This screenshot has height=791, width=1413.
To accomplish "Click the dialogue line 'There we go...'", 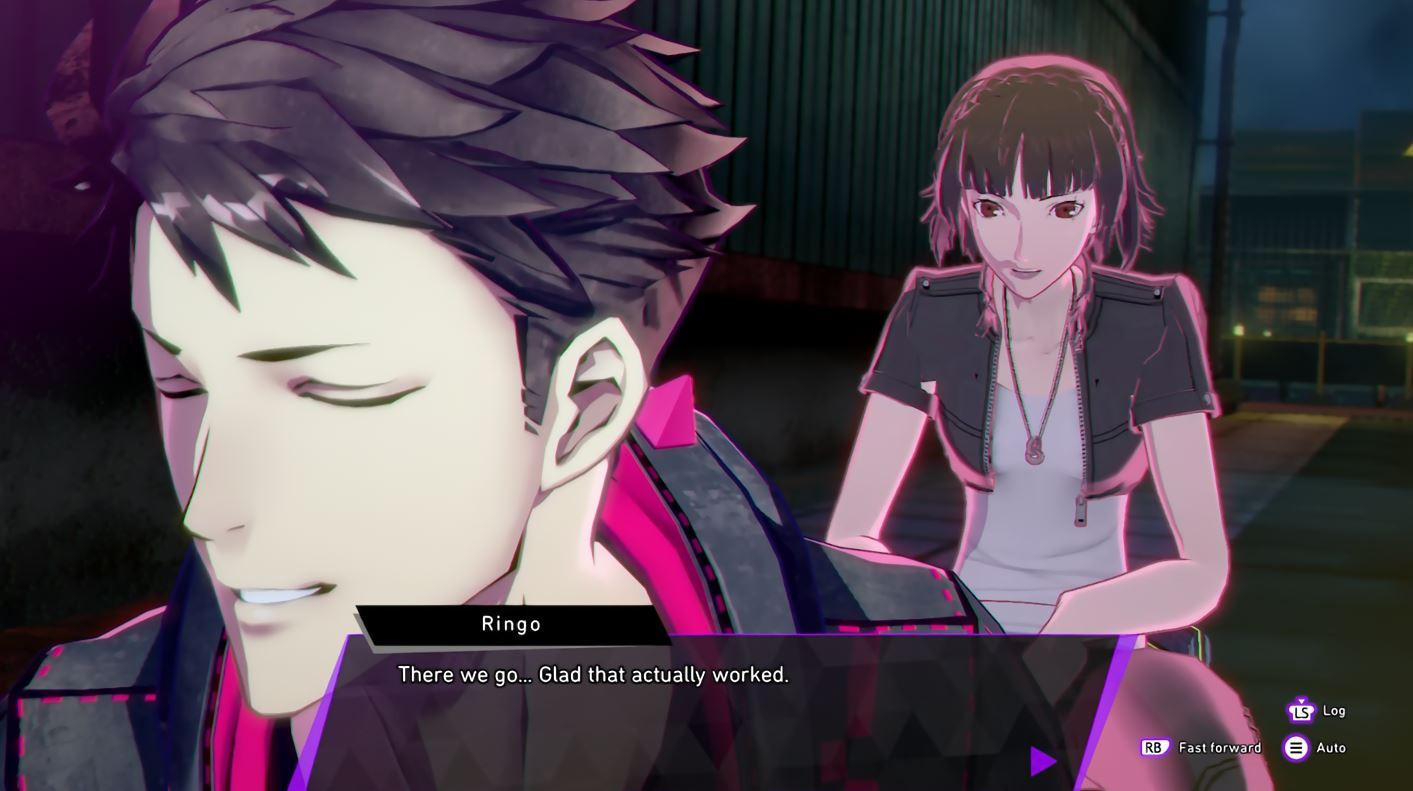I will click(594, 674).
